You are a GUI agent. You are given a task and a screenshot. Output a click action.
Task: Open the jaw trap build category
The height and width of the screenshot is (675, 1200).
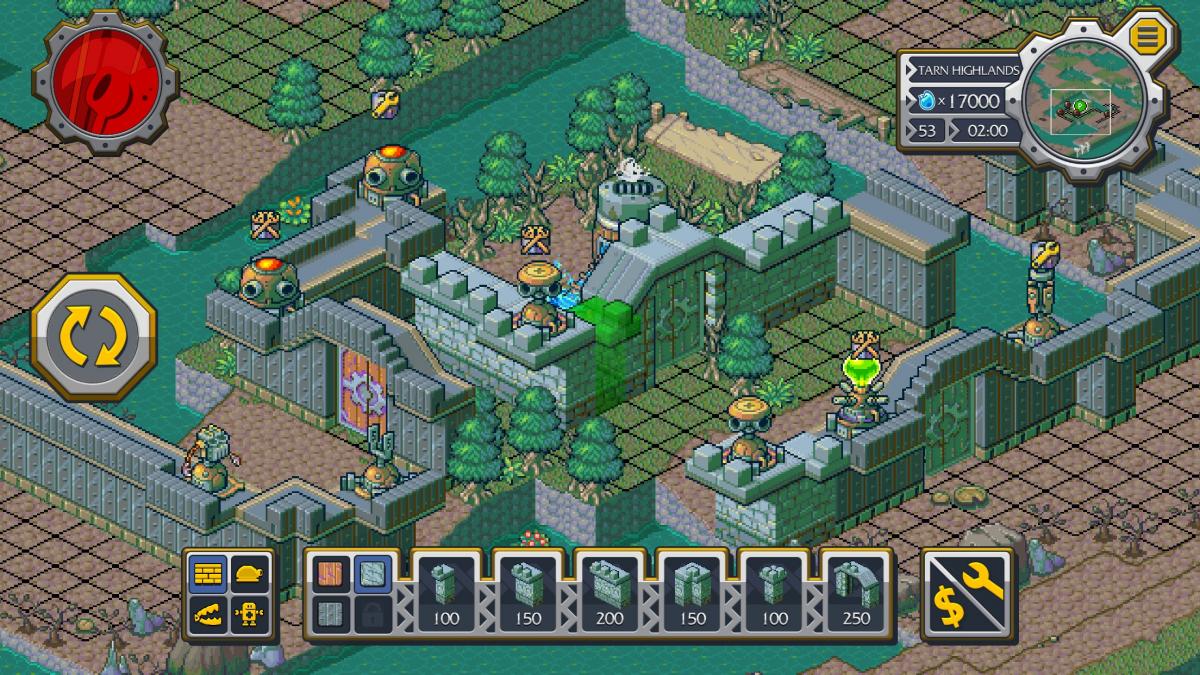[210, 614]
